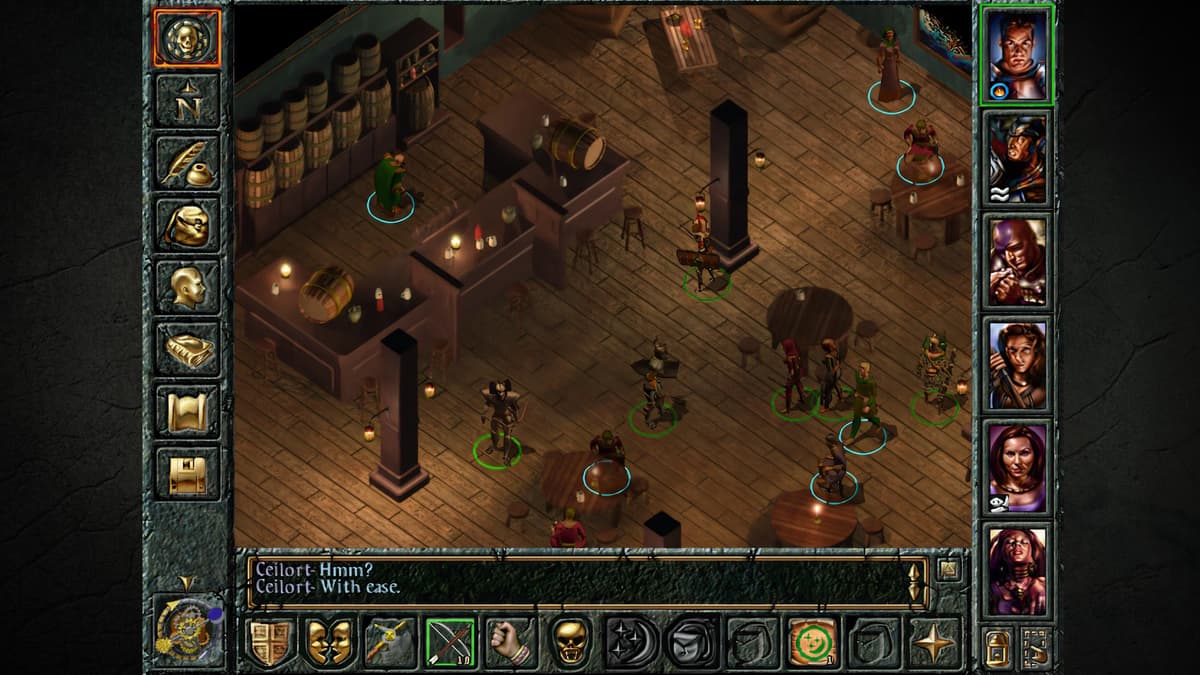Click the Talk masks action button

pyautogui.click(x=331, y=642)
